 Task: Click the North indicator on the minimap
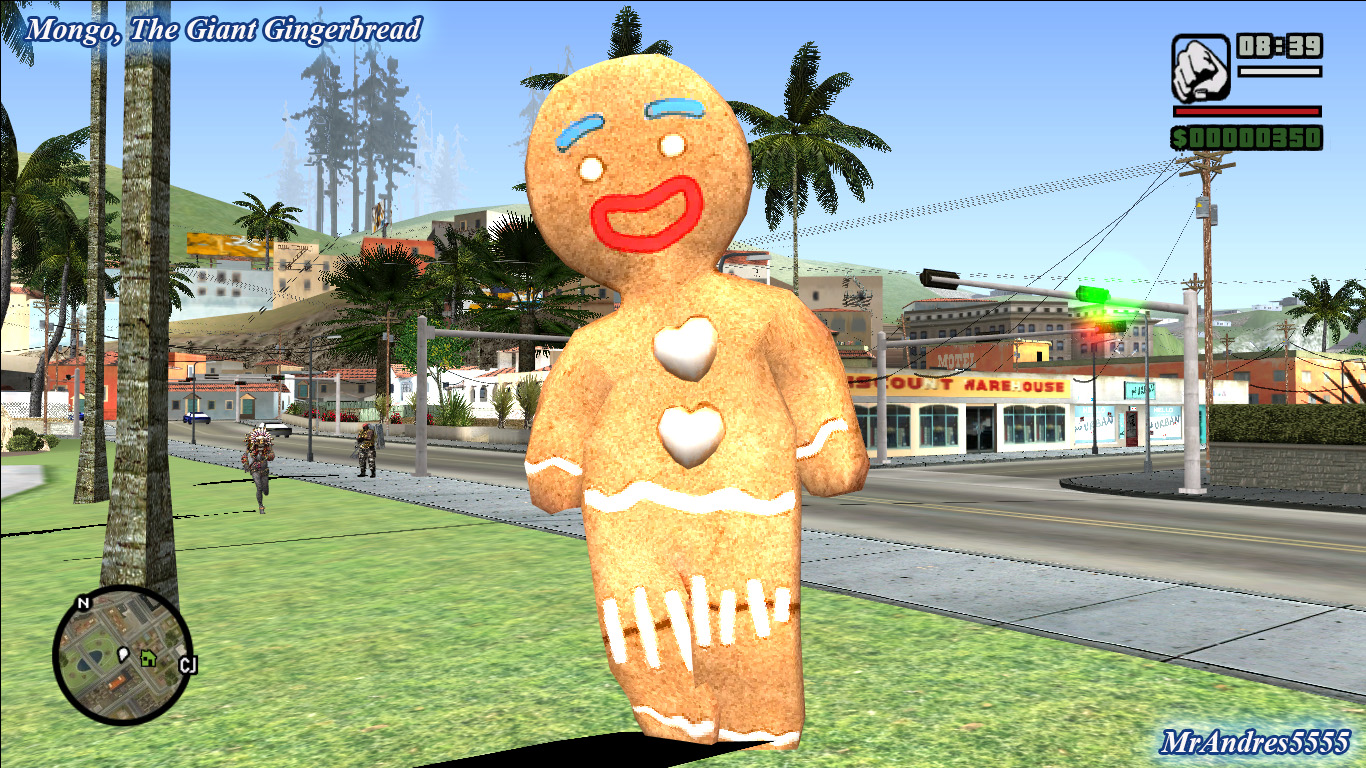tap(83, 604)
